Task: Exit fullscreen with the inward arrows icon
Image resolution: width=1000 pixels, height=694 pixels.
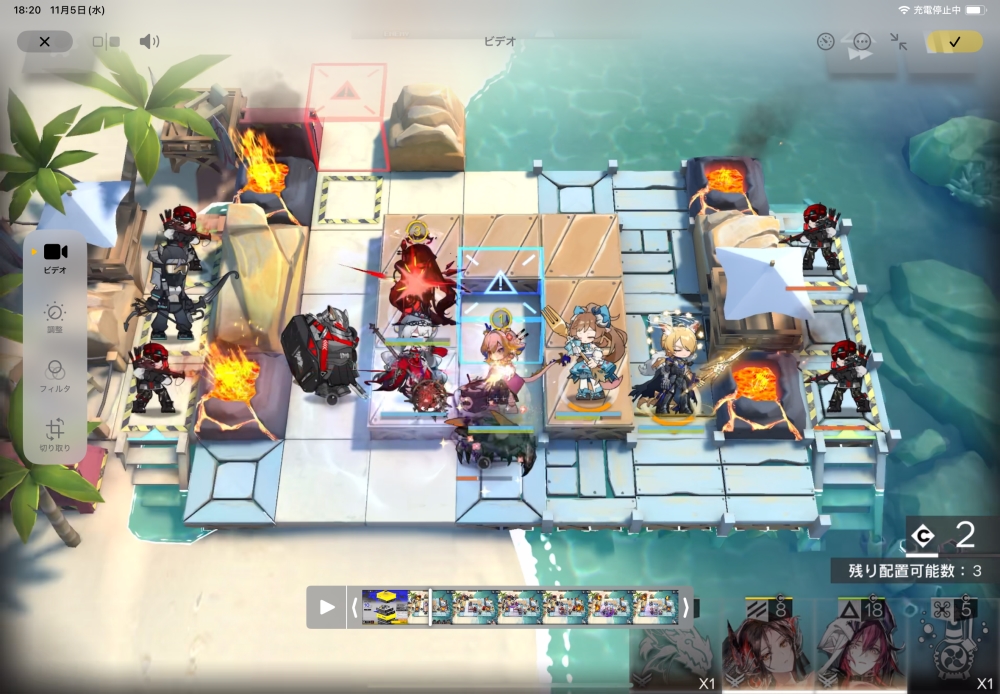Action: coord(898,42)
